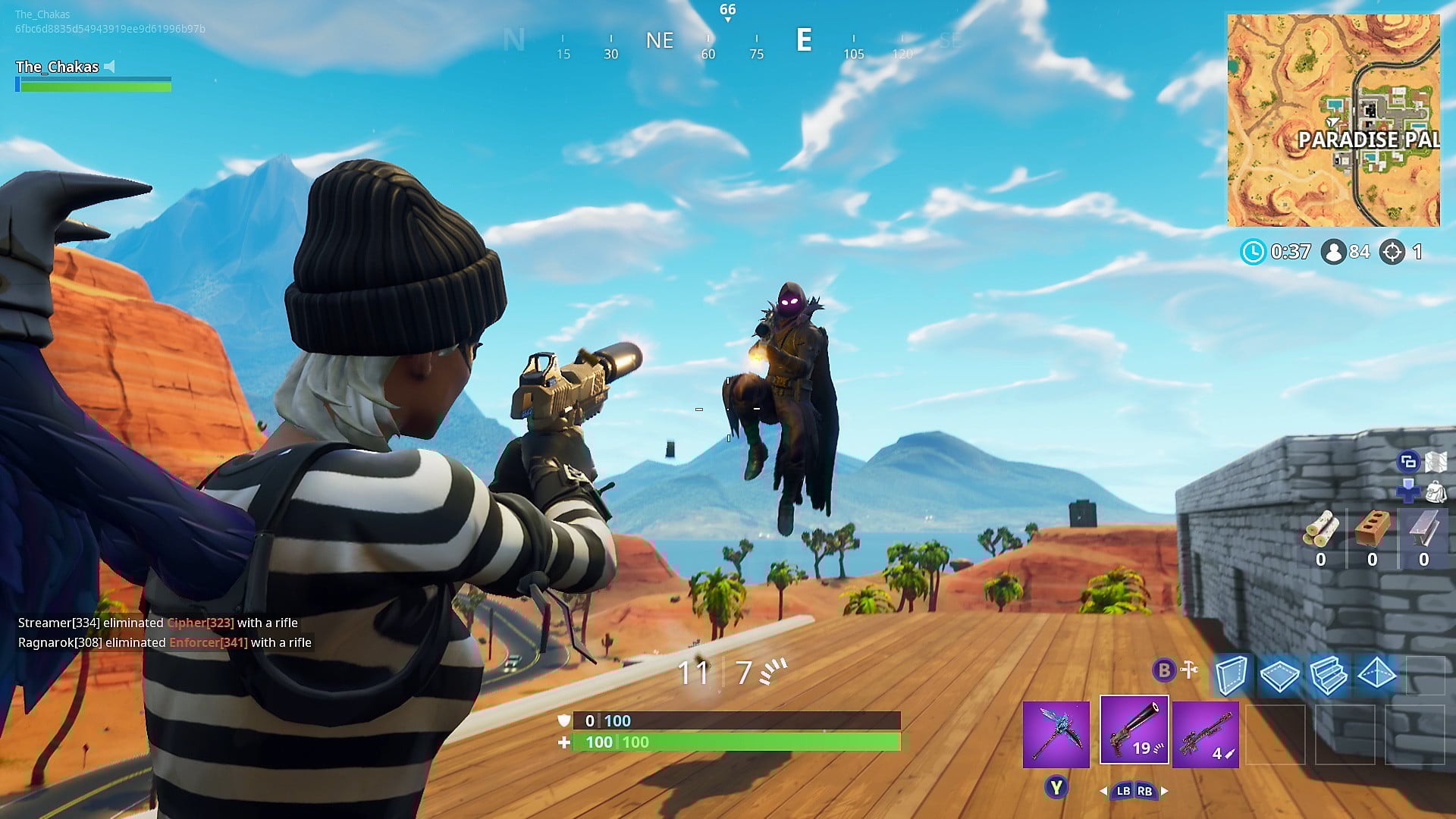Viewport: 1456px width, 819px height.
Task: Select the brick material icon
Action: [1372, 529]
